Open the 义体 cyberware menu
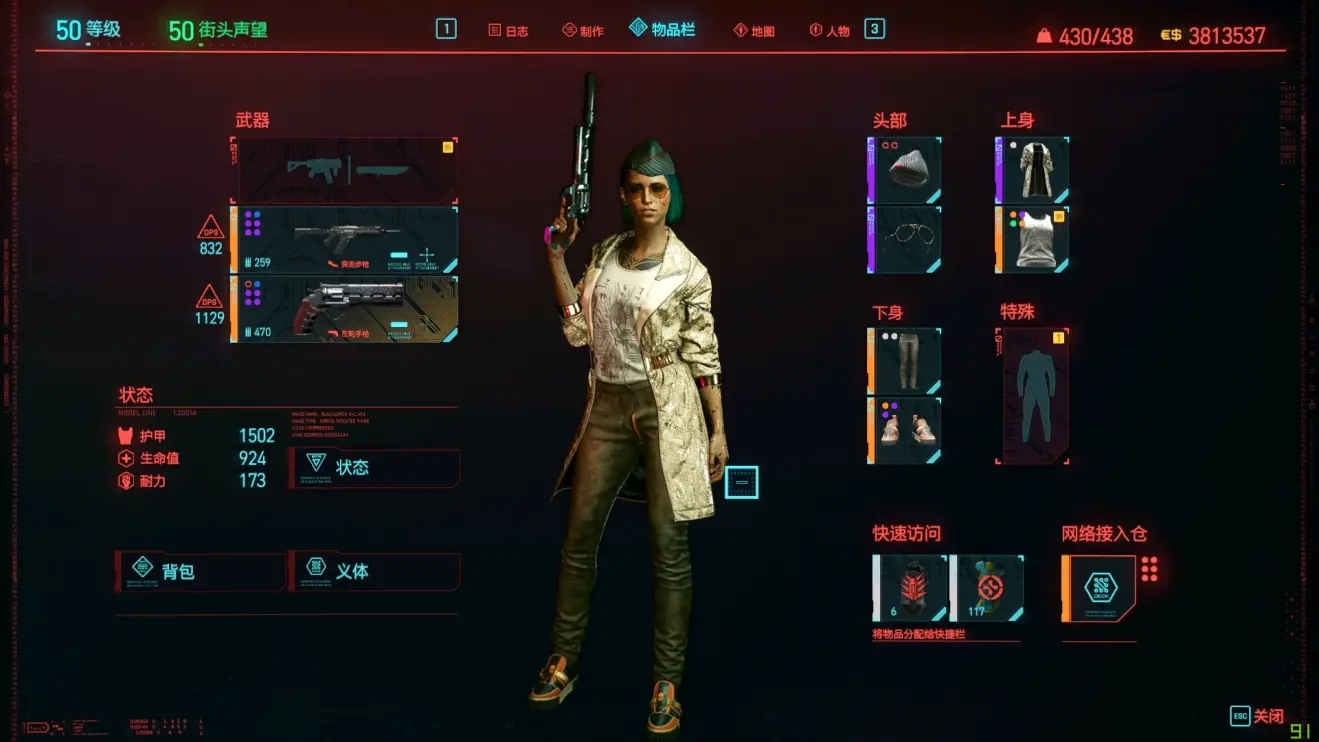The image size is (1319, 742). point(375,571)
